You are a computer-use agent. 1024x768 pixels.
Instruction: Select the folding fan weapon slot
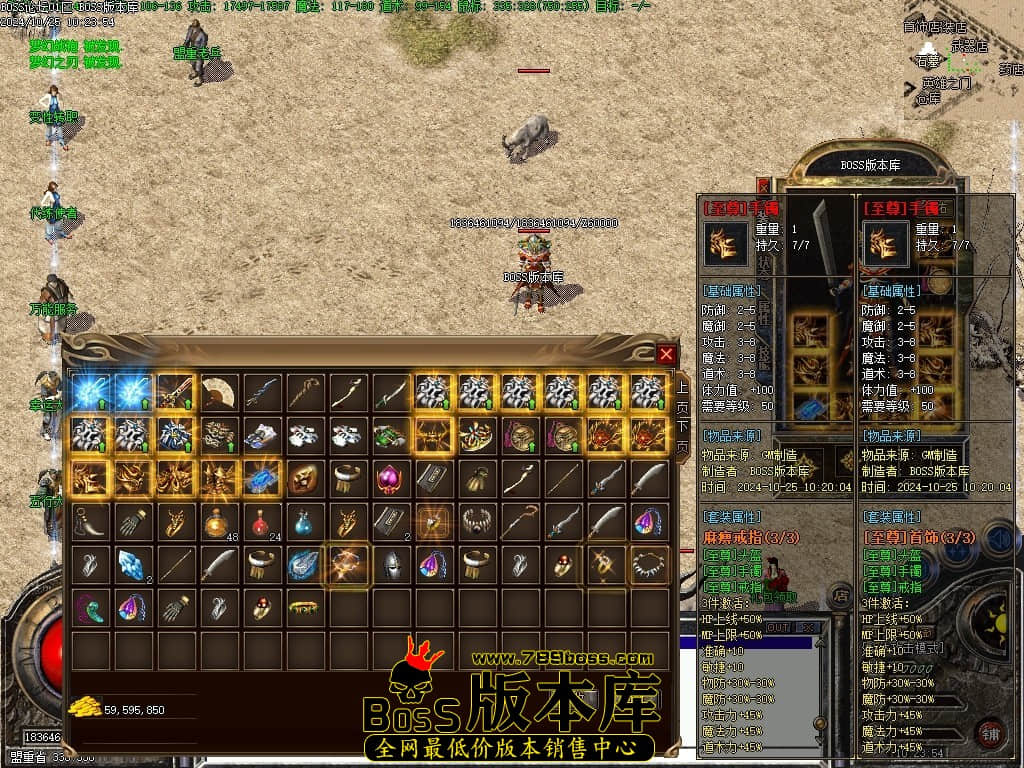pyautogui.click(x=220, y=392)
